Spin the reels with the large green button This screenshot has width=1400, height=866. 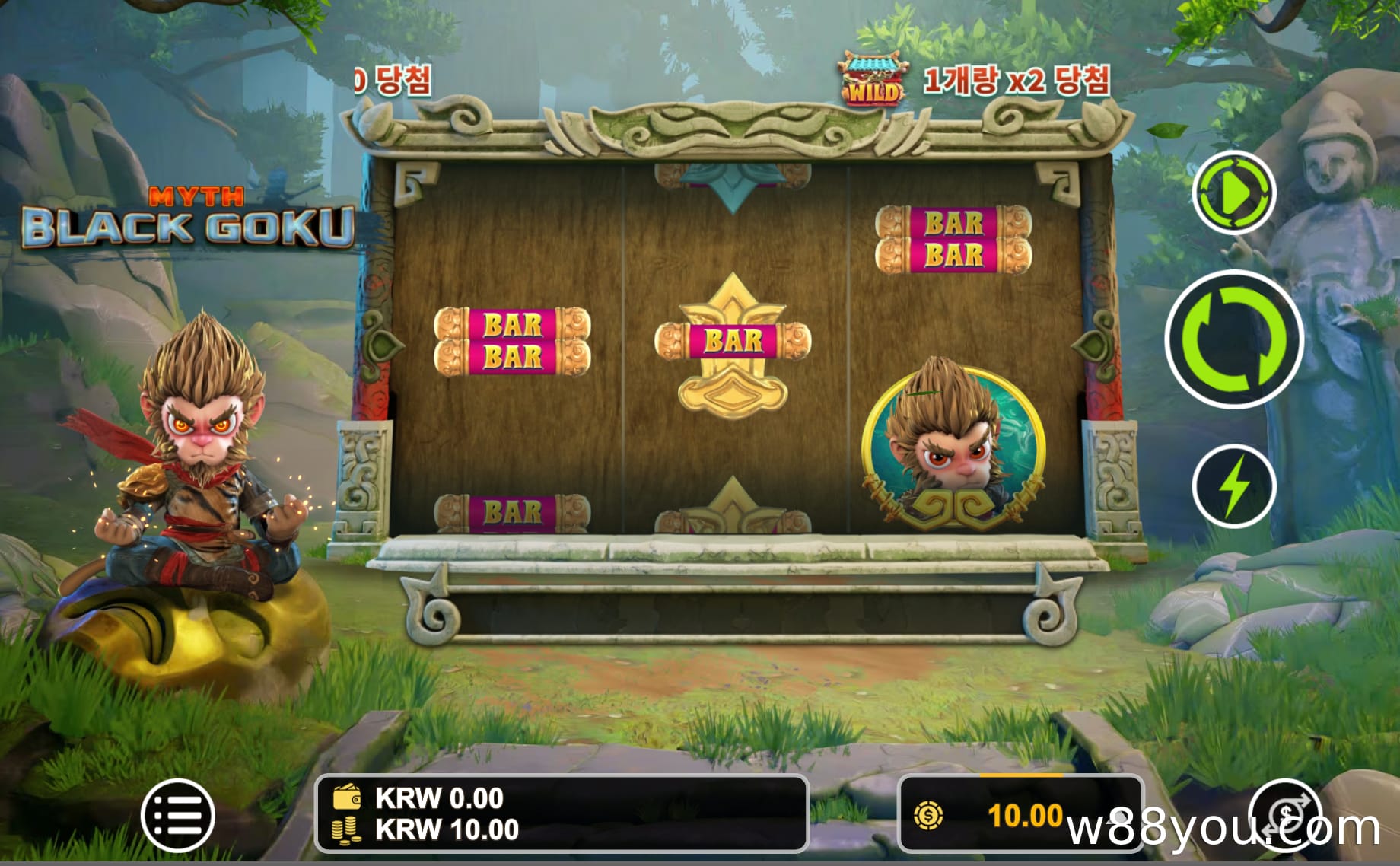pyautogui.click(x=1233, y=339)
